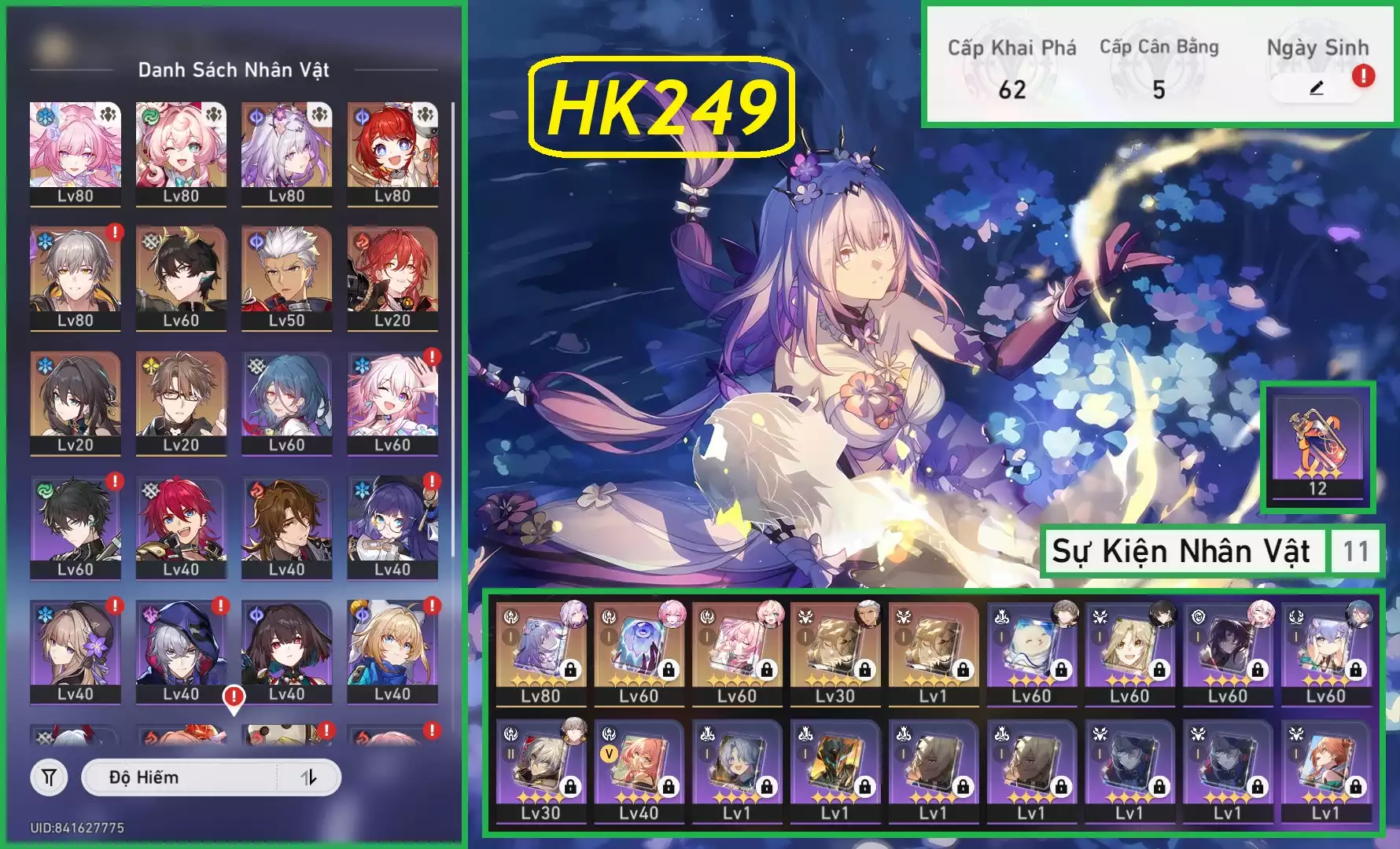Select the brown-haired Lv40 character with flower hat
This screenshot has width=1400, height=849.
point(76,650)
